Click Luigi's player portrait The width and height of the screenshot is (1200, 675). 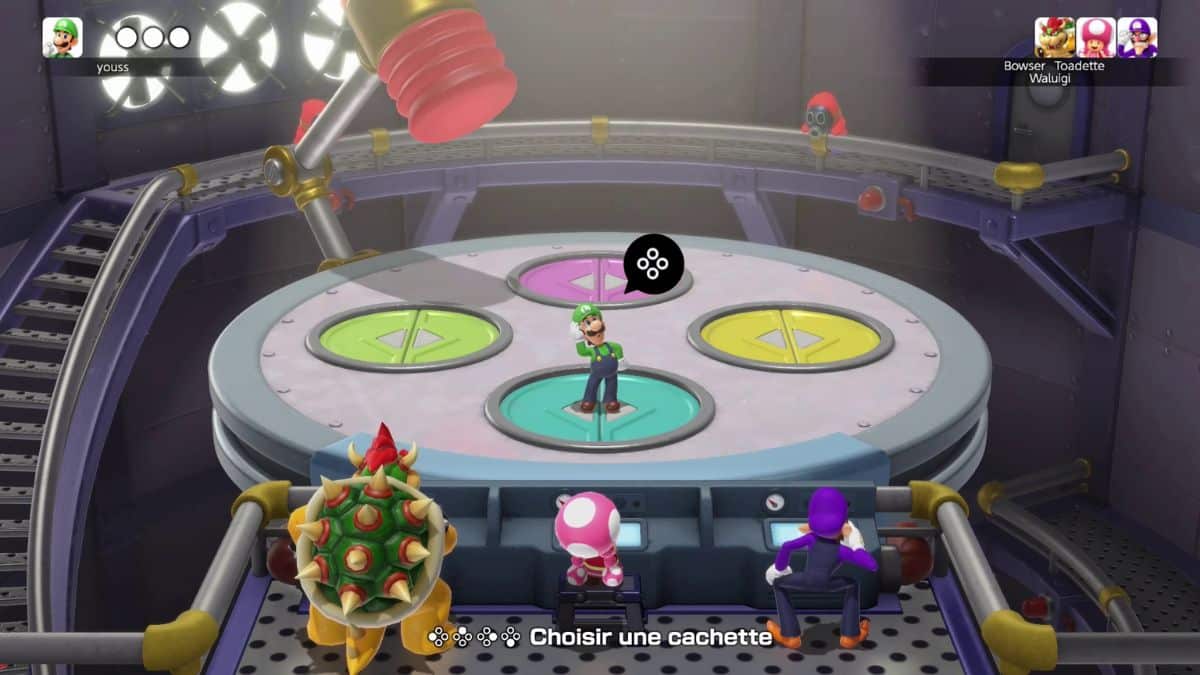click(x=62, y=37)
